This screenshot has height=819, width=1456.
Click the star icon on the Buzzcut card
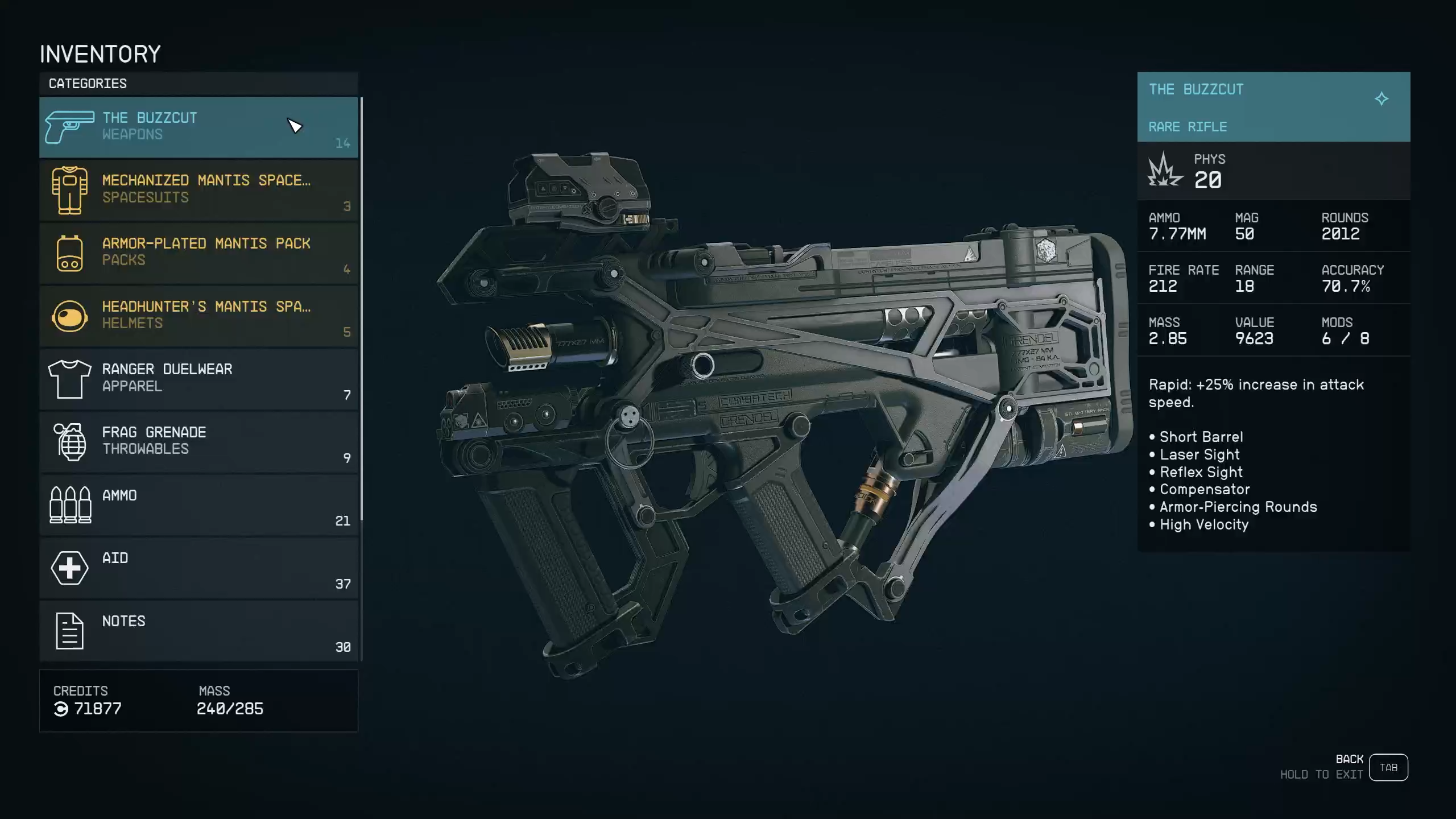[1381, 99]
